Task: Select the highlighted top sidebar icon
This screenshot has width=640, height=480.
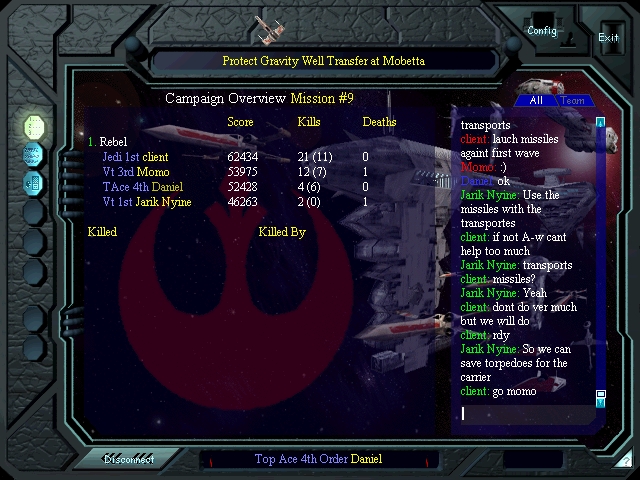Action: [x=34, y=126]
